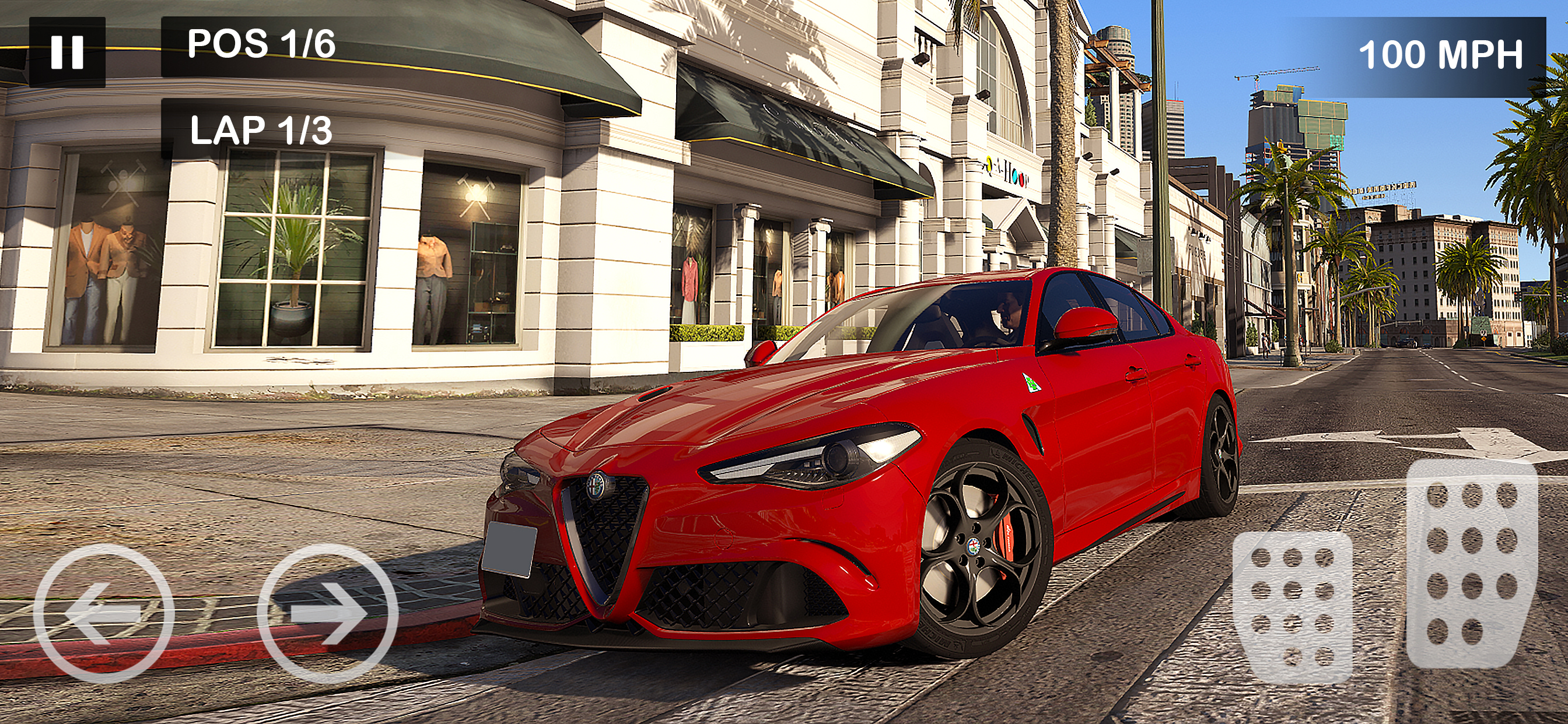Image resolution: width=1568 pixels, height=724 pixels.
Task: Steer right with the right arrow button
Action: click(327, 613)
